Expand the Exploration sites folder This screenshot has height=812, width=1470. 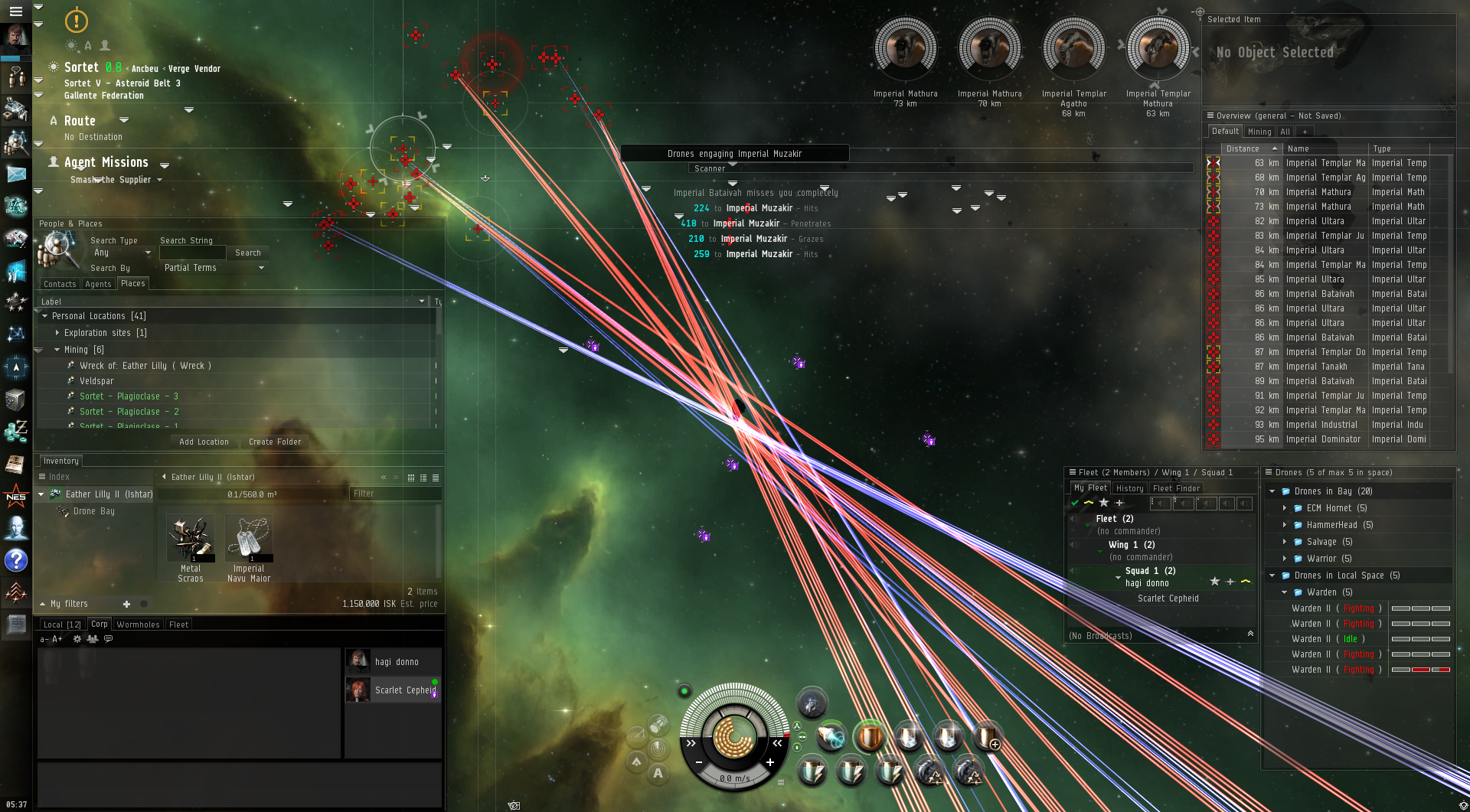pos(57,333)
